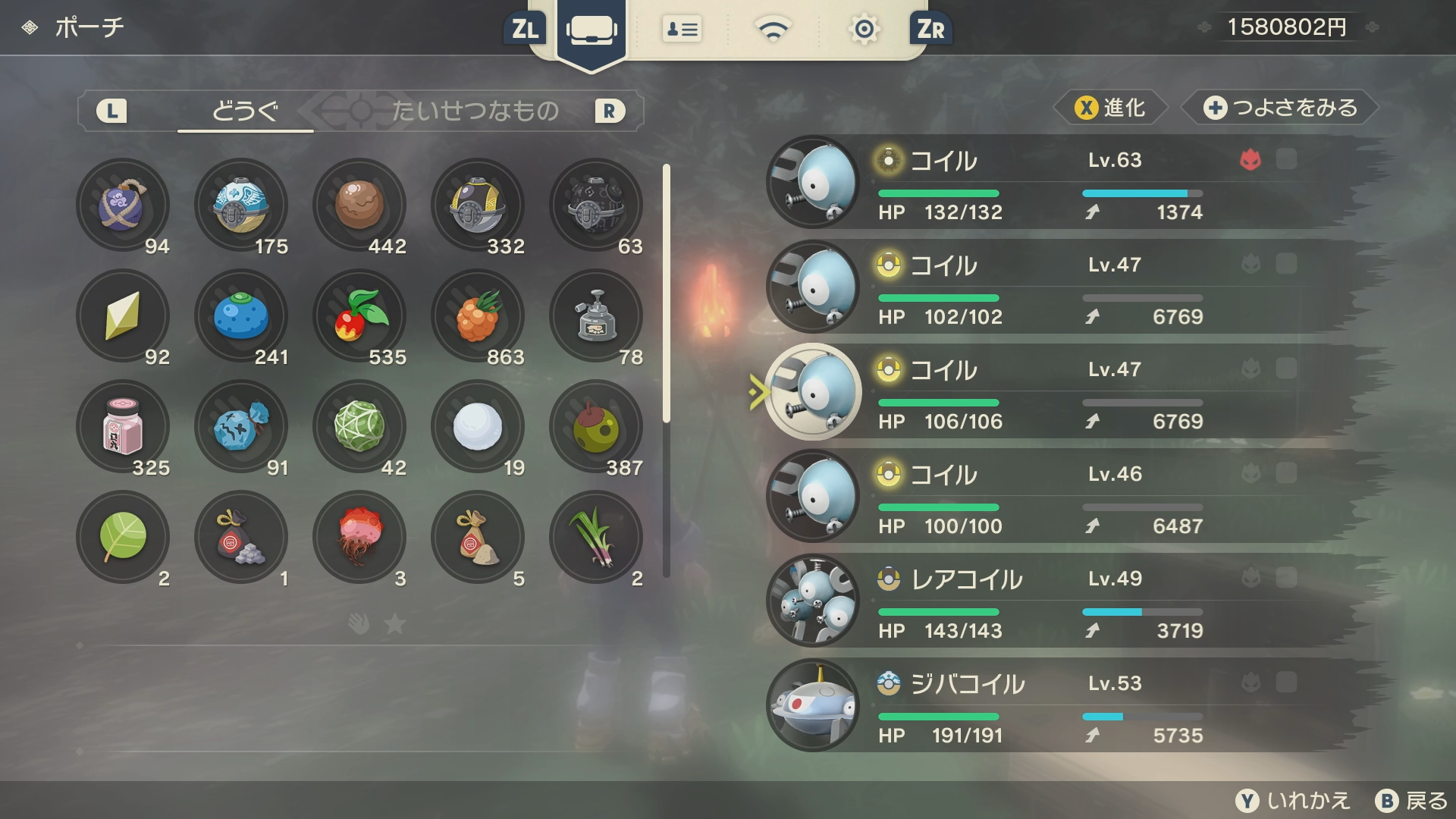Image resolution: width=1456 pixels, height=819 pixels.
Task: Pick the yellow-banded Ultra Ball slot with 332
Action: (478, 206)
